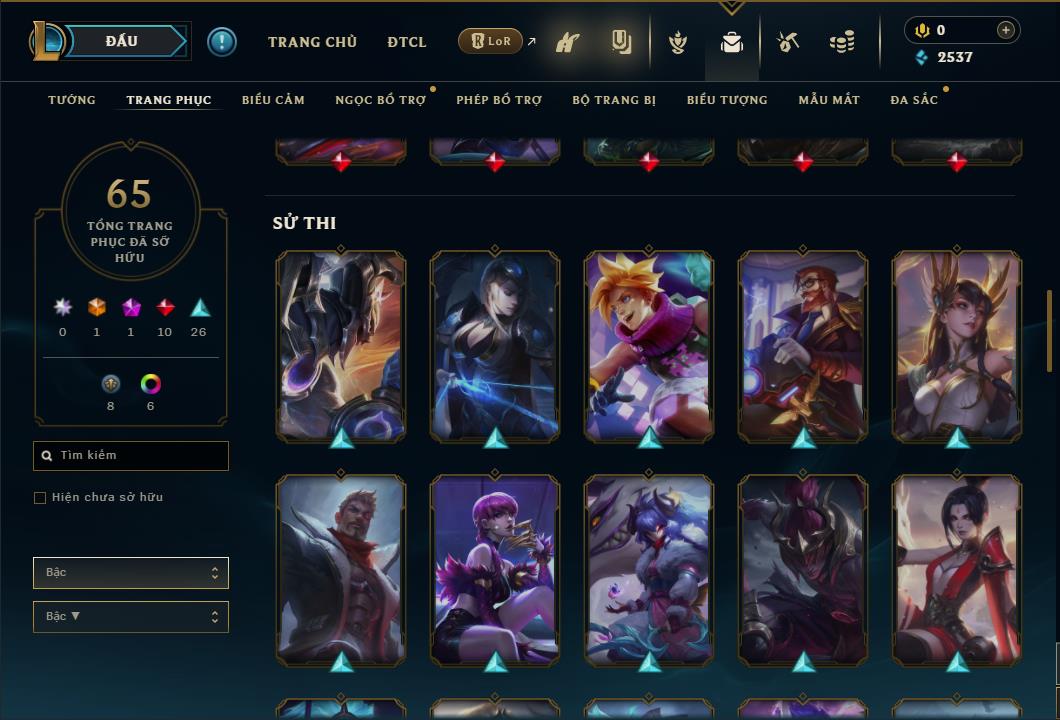Viewport: 1060px width, 720px height.
Task: View the ĐA SẮC tab
Action: [914, 100]
